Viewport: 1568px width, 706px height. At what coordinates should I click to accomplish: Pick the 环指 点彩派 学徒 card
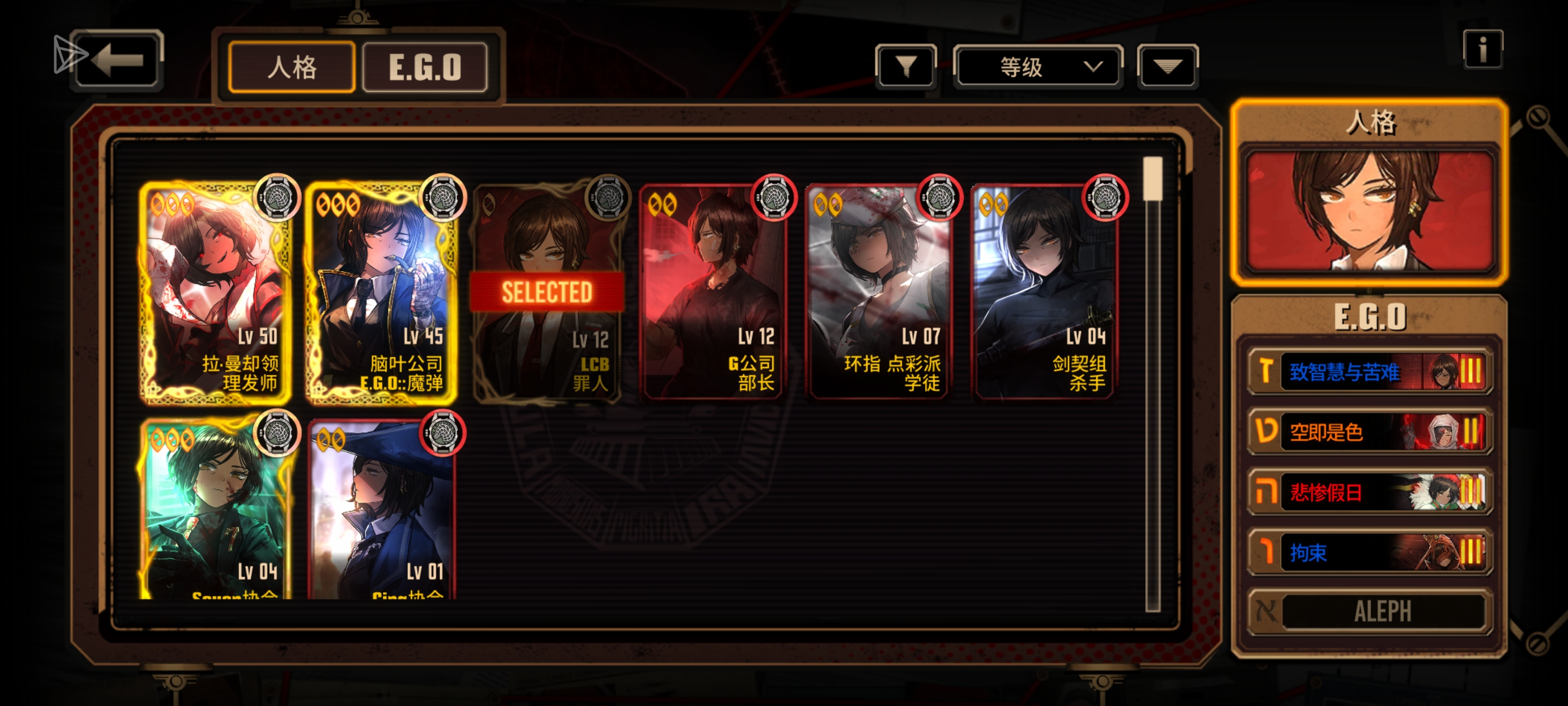pyautogui.click(x=878, y=292)
